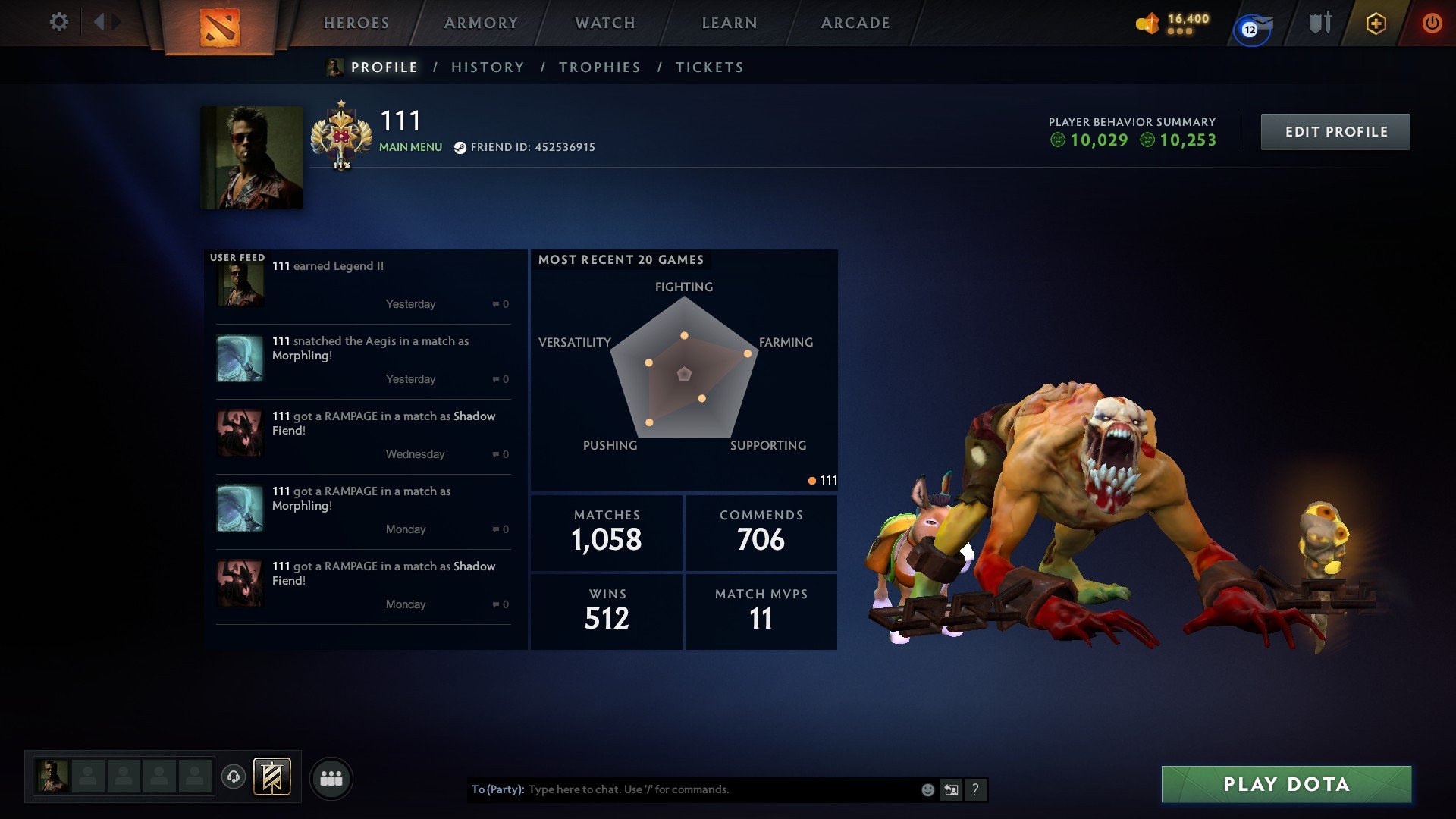The width and height of the screenshot is (1456, 819).
Task: Select the gold team banner icon
Action: pos(273,777)
